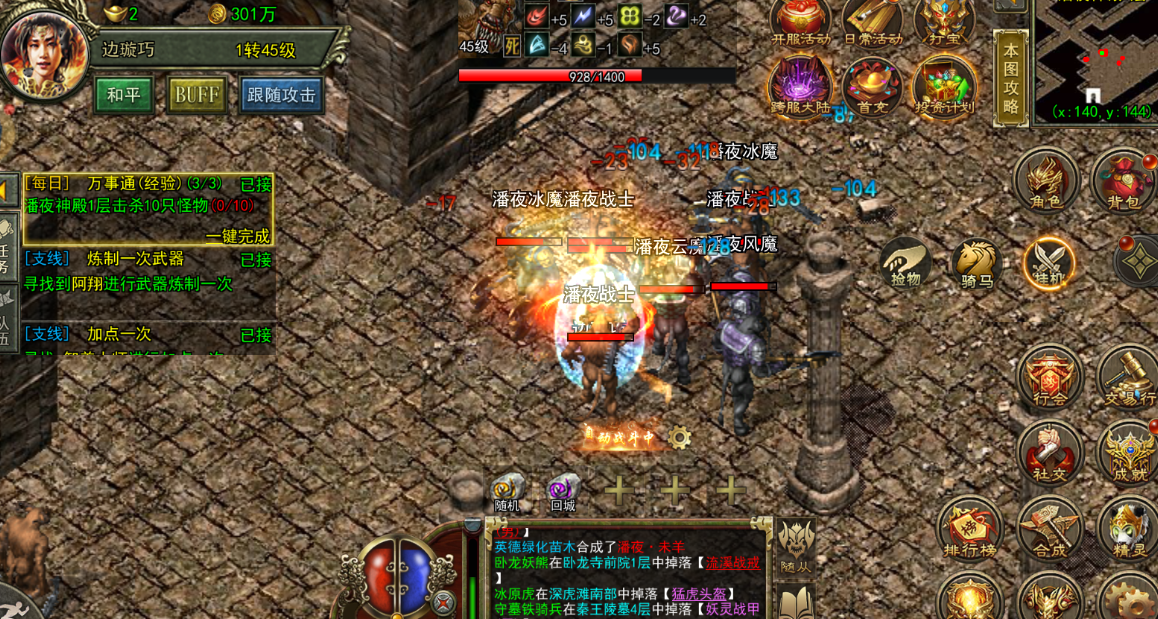Open the 社交 social panel
This screenshot has height=619, width=1158.
[1049, 453]
